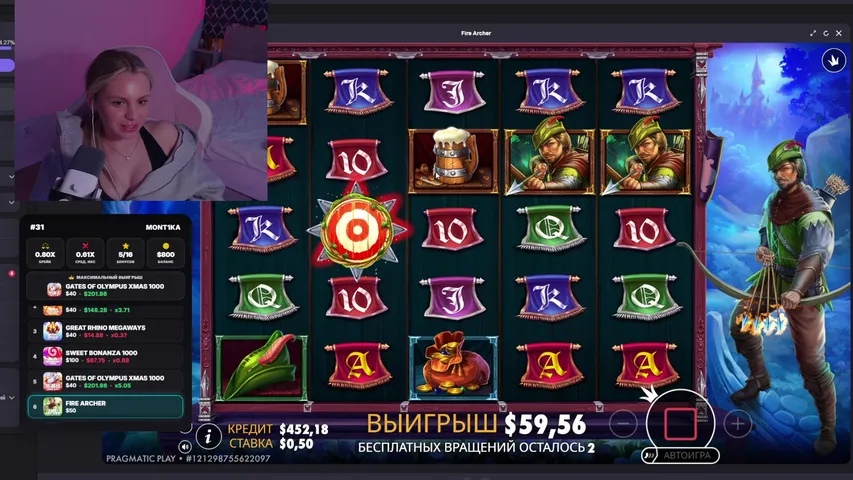Close the Fire Archer game window
This screenshot has width=853, height=480.
tap(840, 33)
